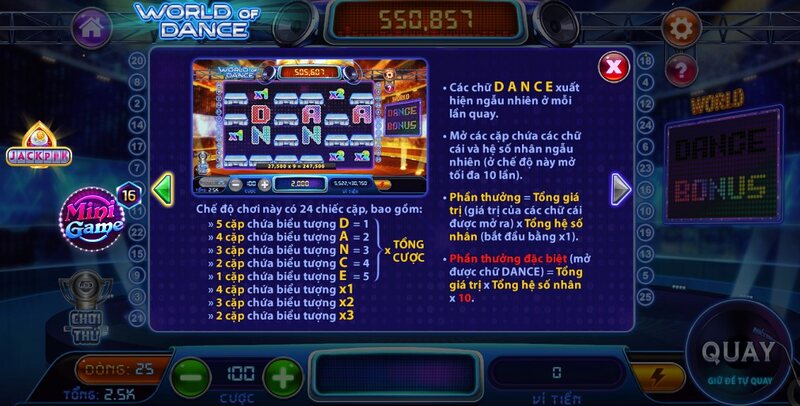
Task: Increase the bet with the plus button
Action: click(283, 378)
